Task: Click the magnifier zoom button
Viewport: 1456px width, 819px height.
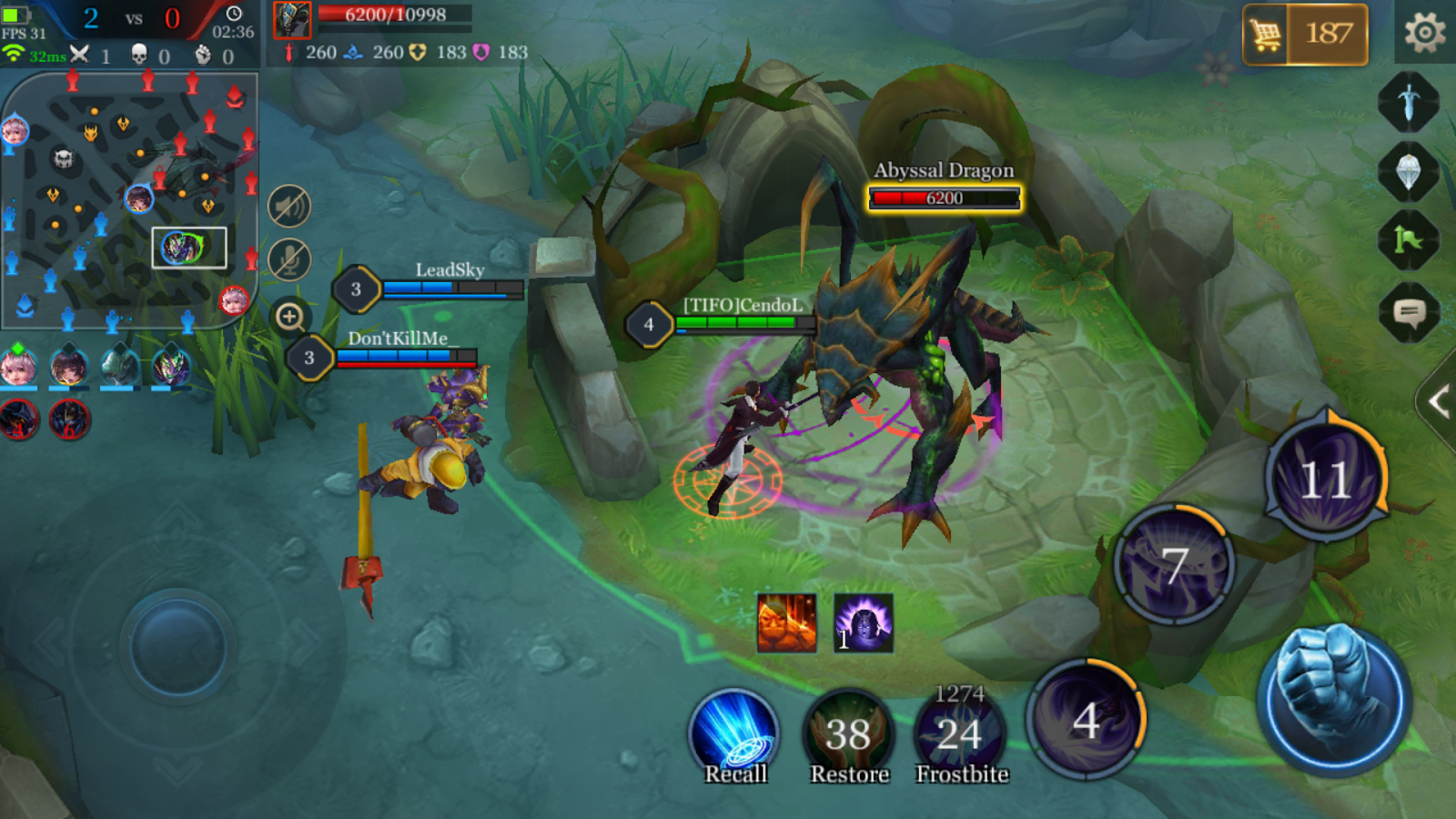Action: tap(290, 317)
